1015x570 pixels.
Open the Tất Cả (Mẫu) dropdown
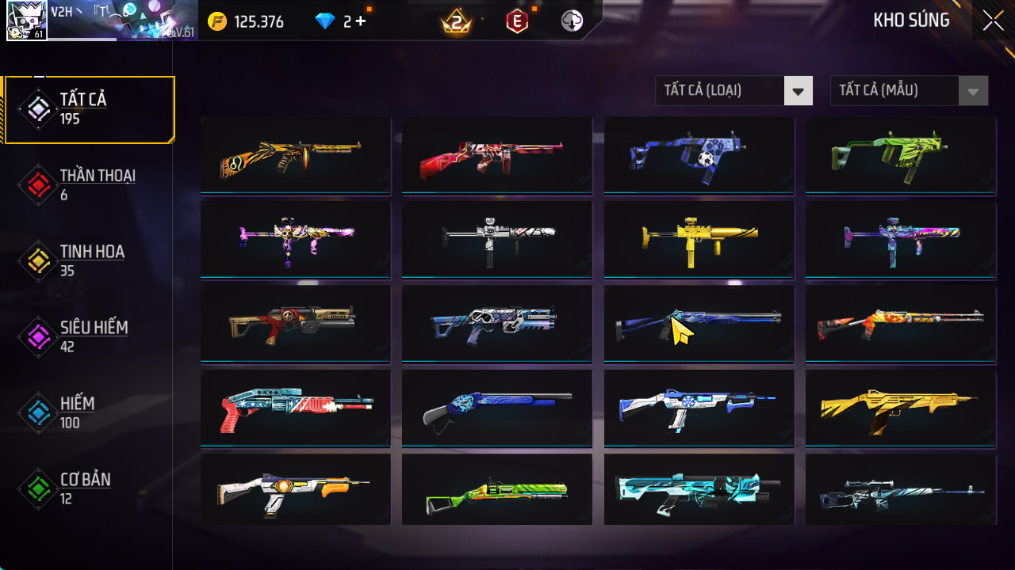click(x=908, y=91)
